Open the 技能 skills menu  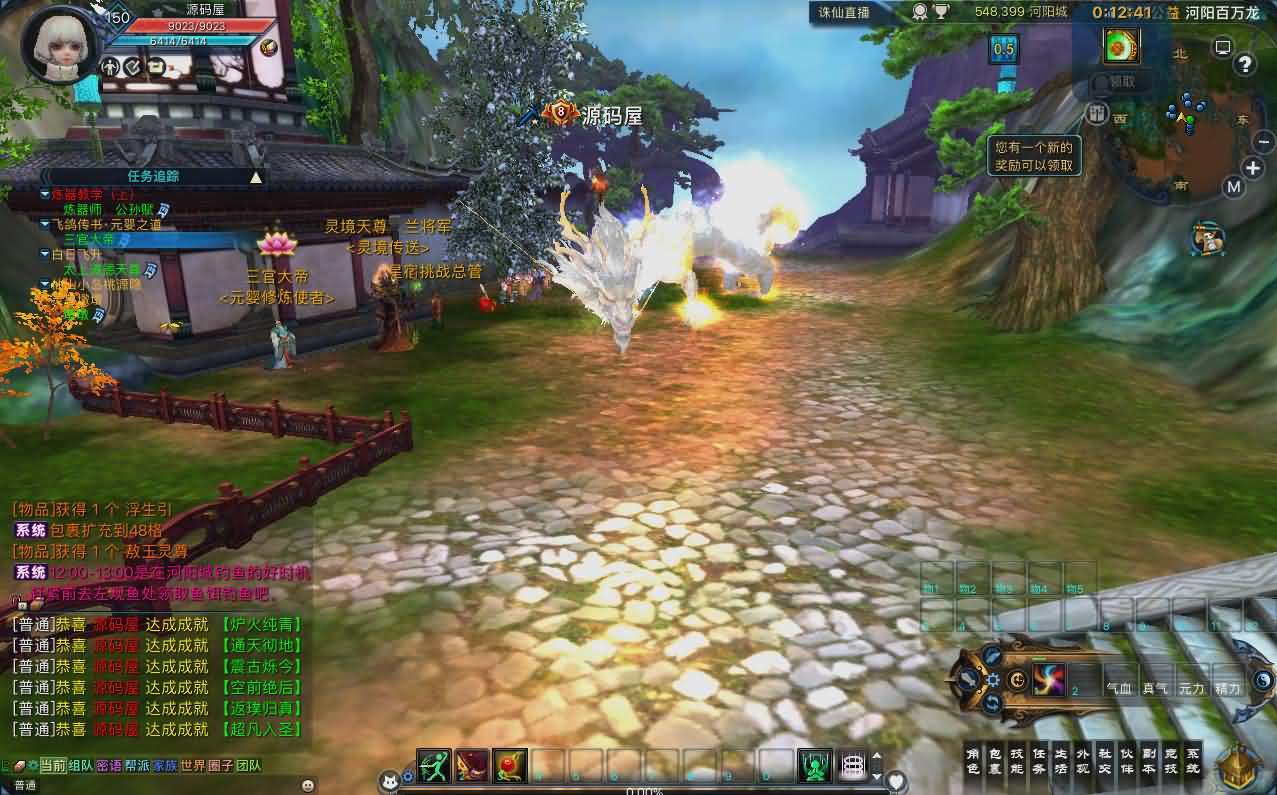(1017, 761)
